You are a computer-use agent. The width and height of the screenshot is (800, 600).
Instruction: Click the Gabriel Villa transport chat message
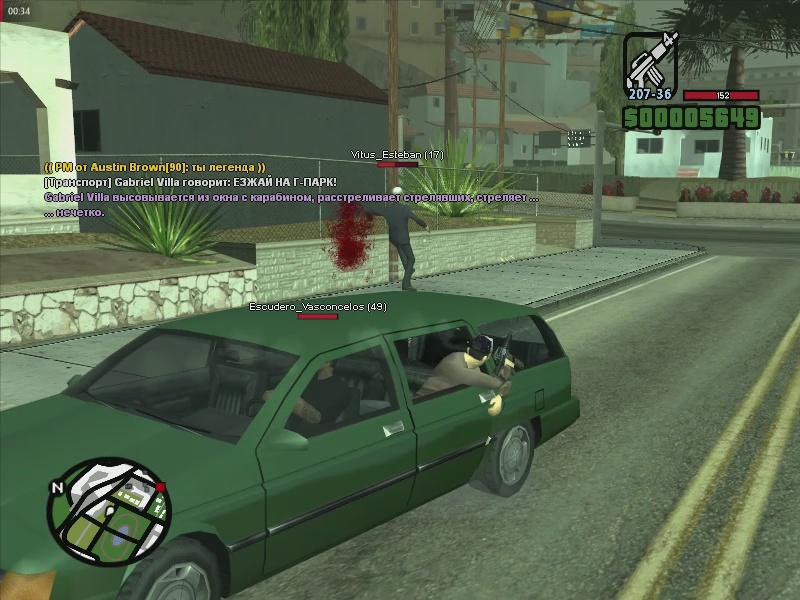190,182
